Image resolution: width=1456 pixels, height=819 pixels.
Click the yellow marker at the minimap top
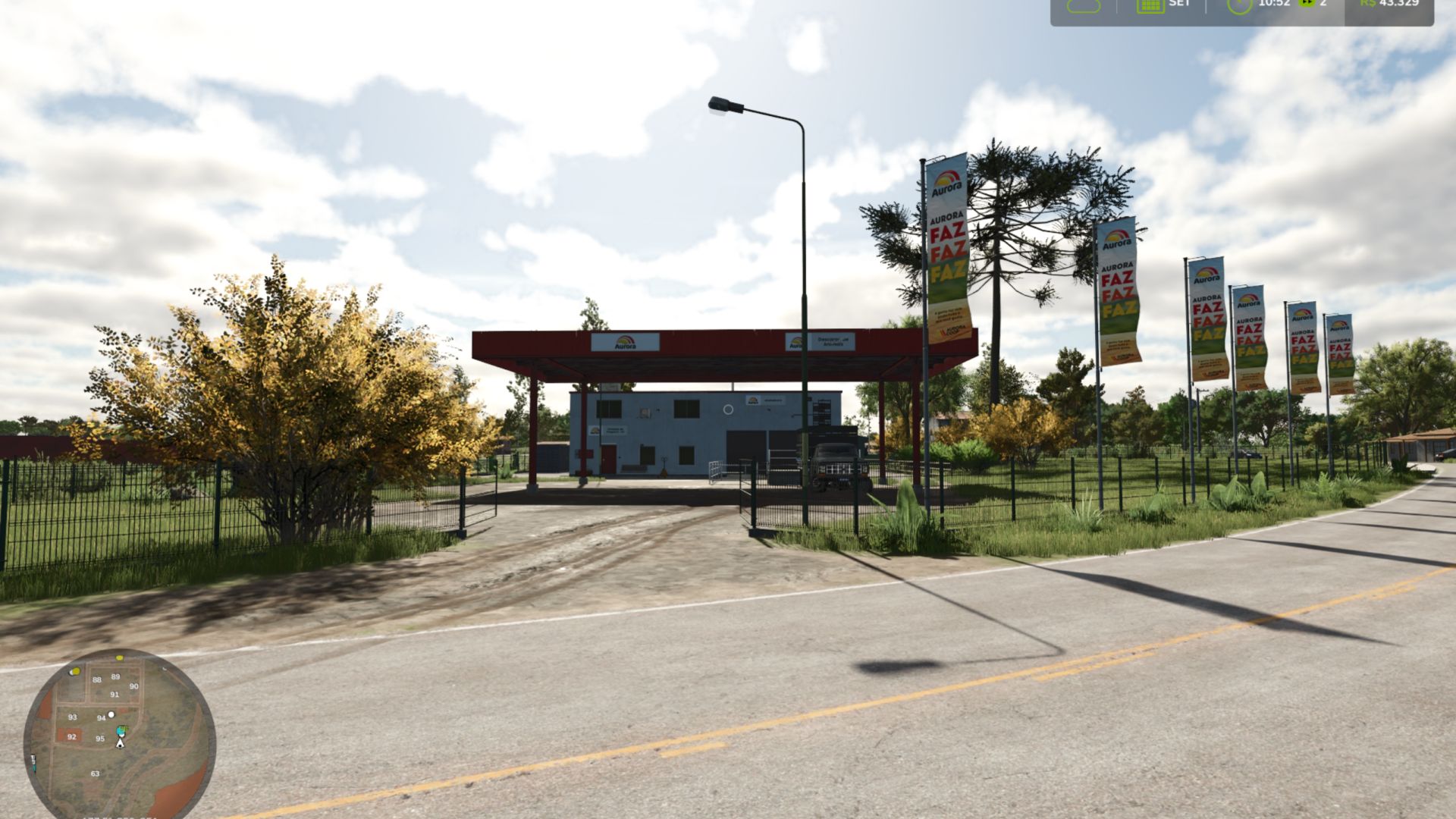(x=120, y=658)
